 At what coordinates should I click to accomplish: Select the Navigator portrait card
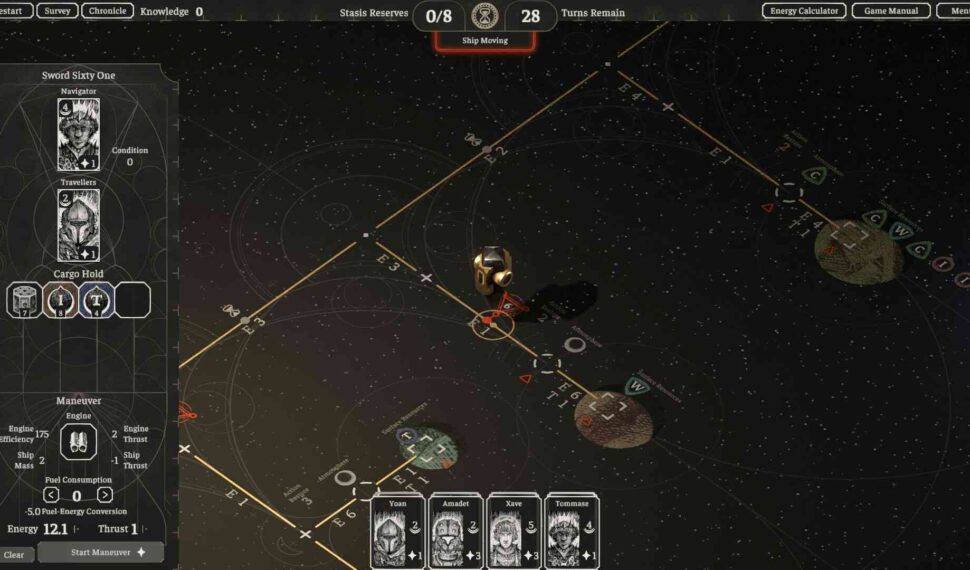(78, 134)
